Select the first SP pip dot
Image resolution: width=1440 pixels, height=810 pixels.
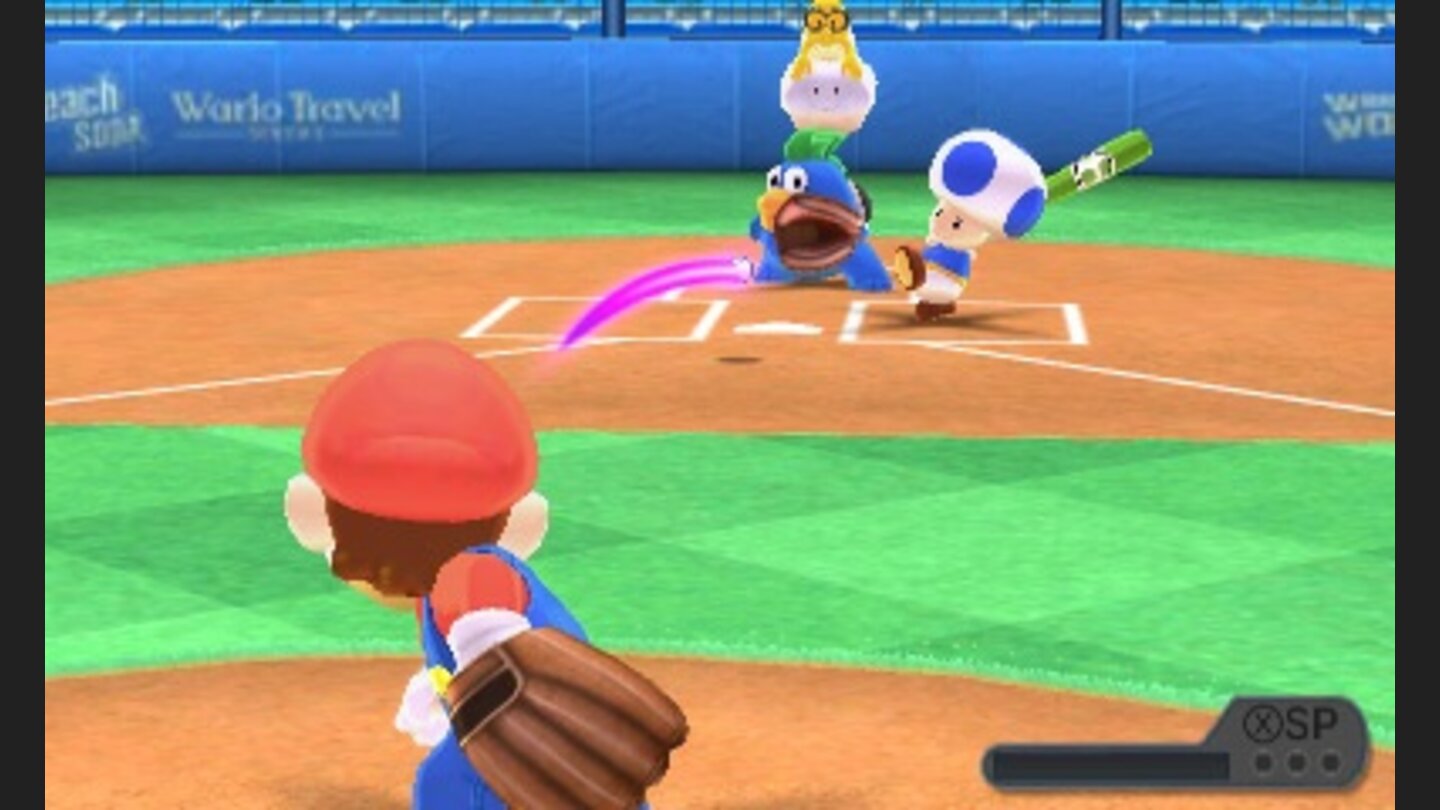tap(1263, 761)
